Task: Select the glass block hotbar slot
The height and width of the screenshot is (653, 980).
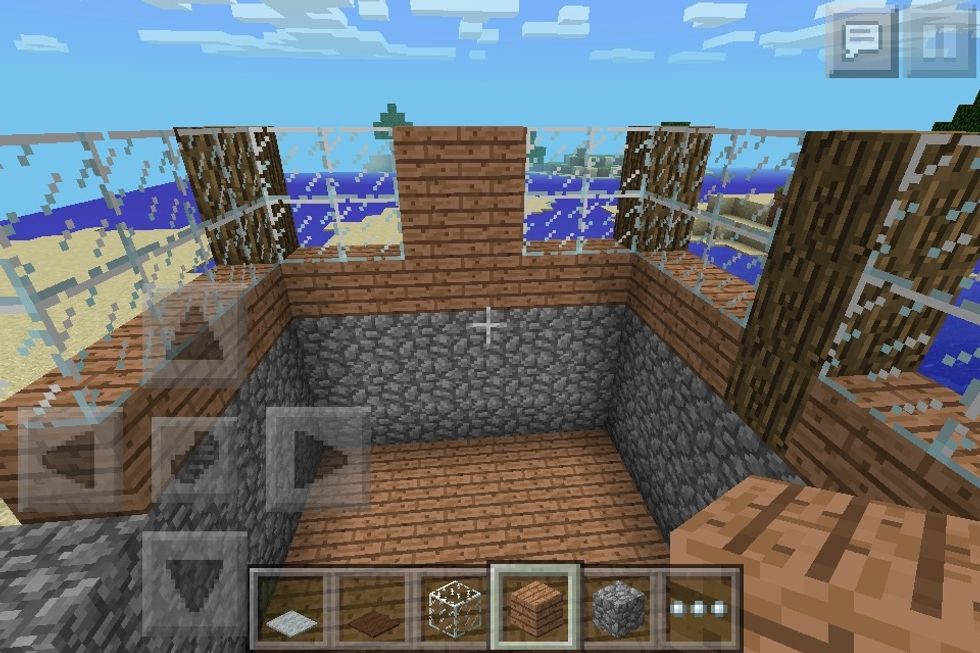Action: point(453,609)
